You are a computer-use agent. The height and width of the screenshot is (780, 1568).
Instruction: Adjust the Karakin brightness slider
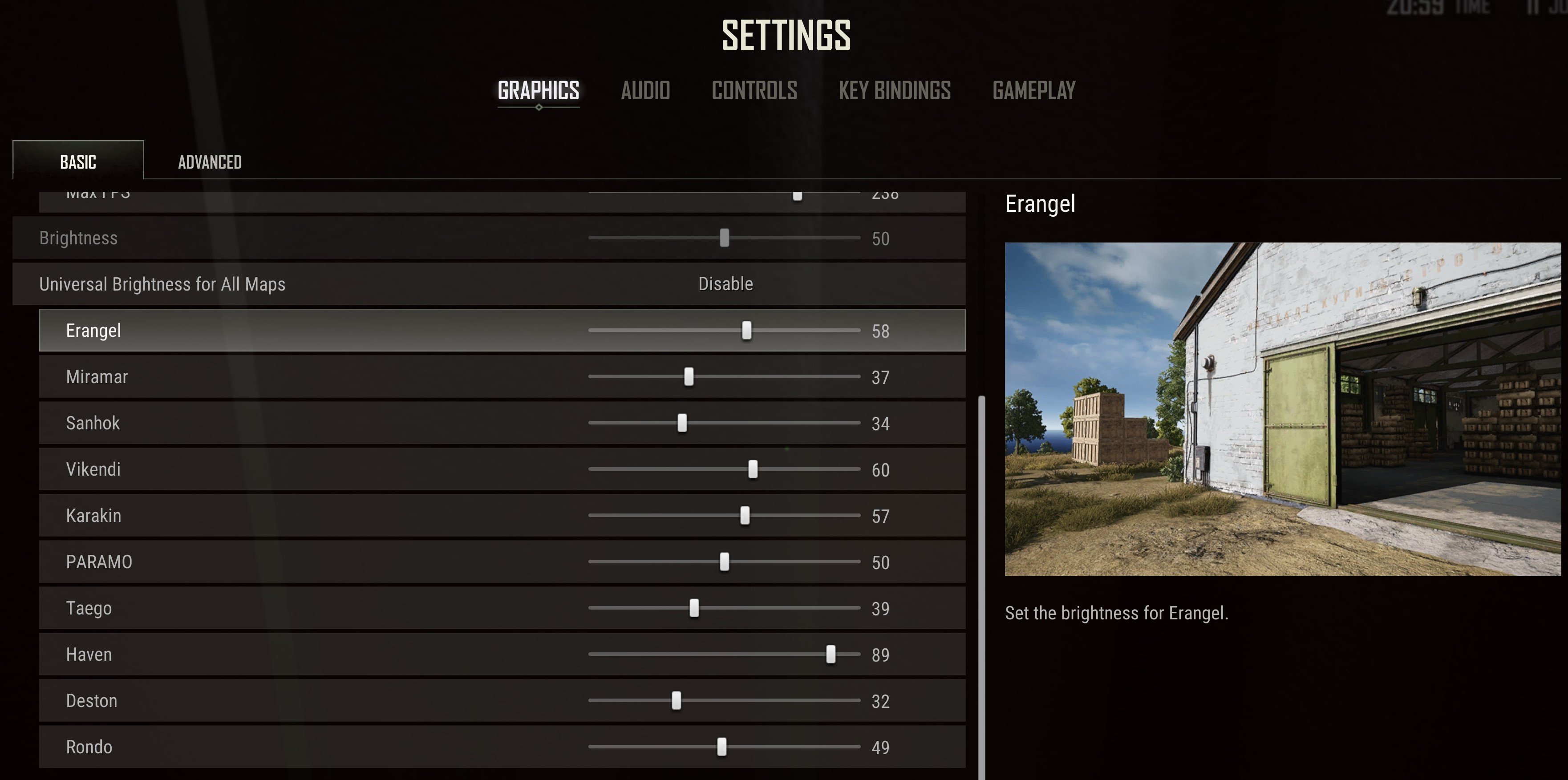[x=745, y=515]
